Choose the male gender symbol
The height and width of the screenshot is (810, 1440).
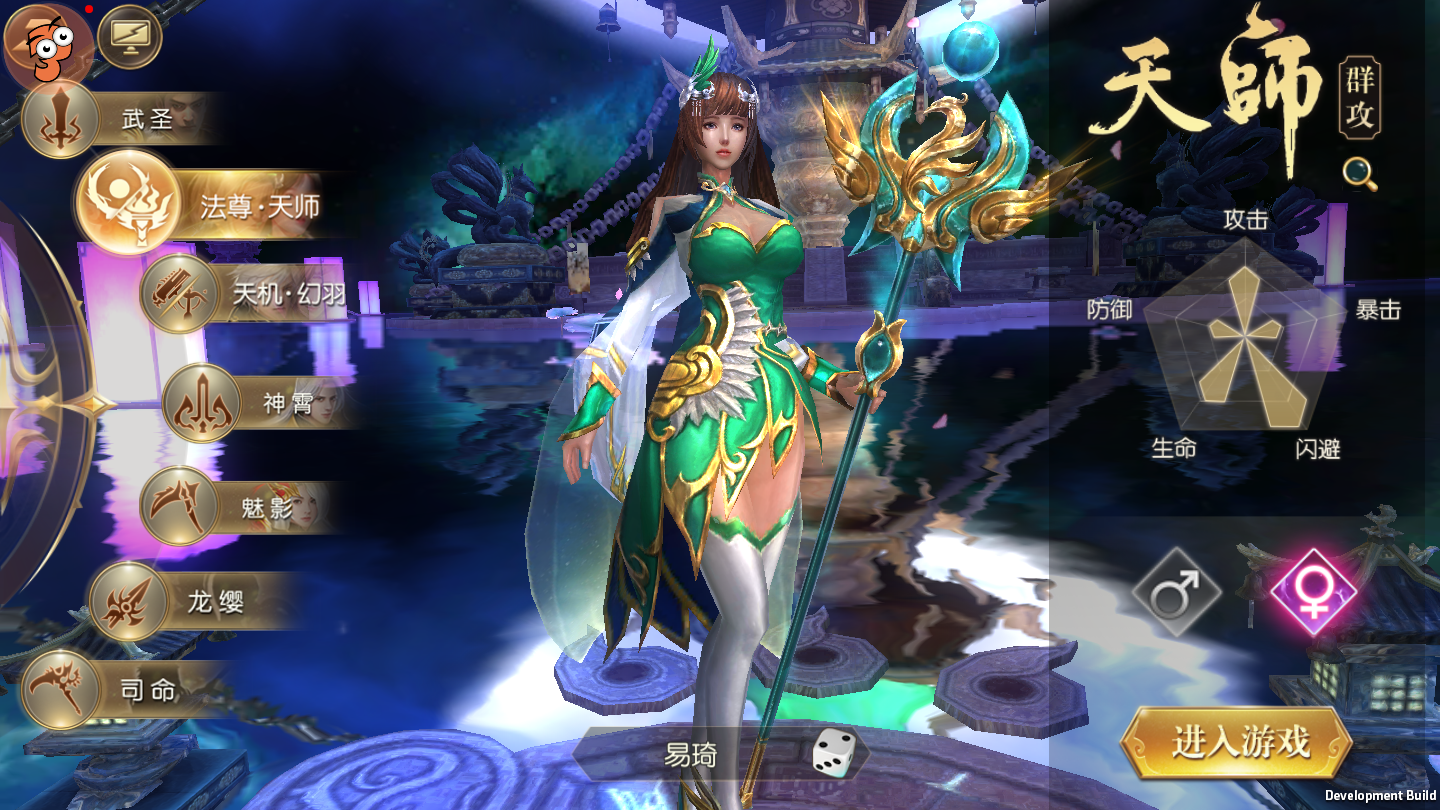coord(1176,592)
